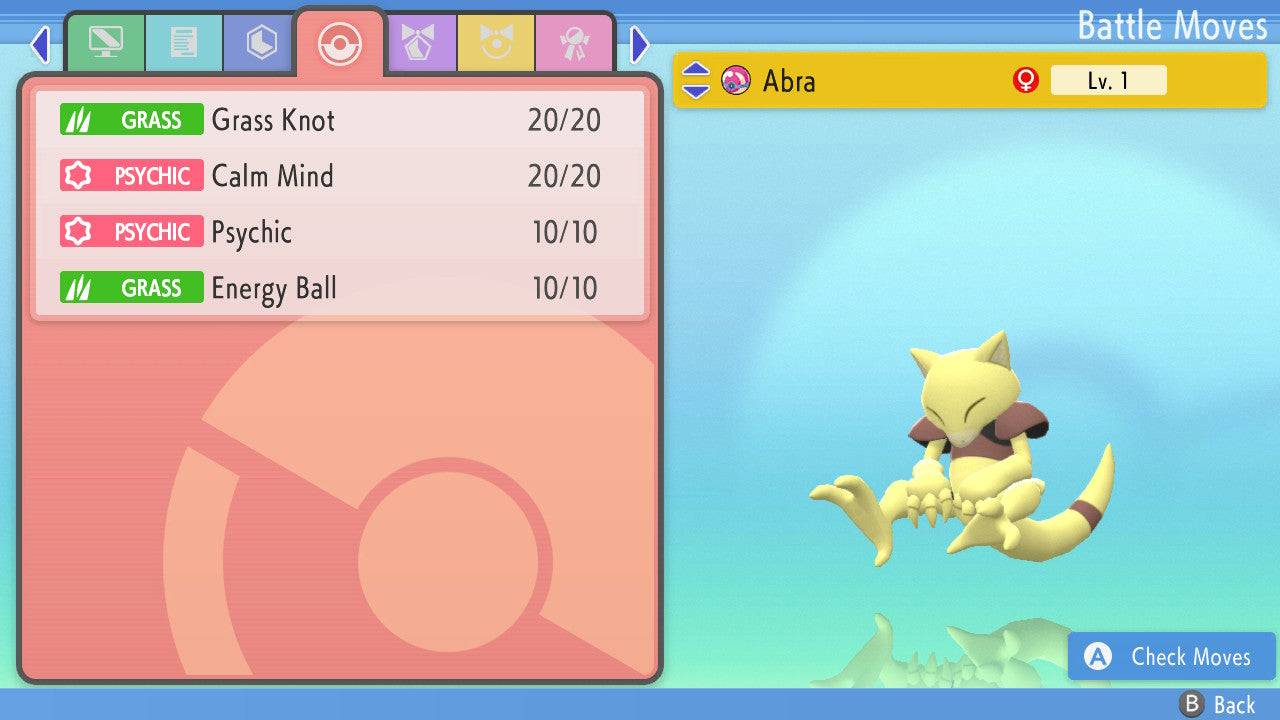The height and width of the screenshot is (720, 1280).
Task: Select the Psychic type badge on Calm Mind
Action: (131, 175)
